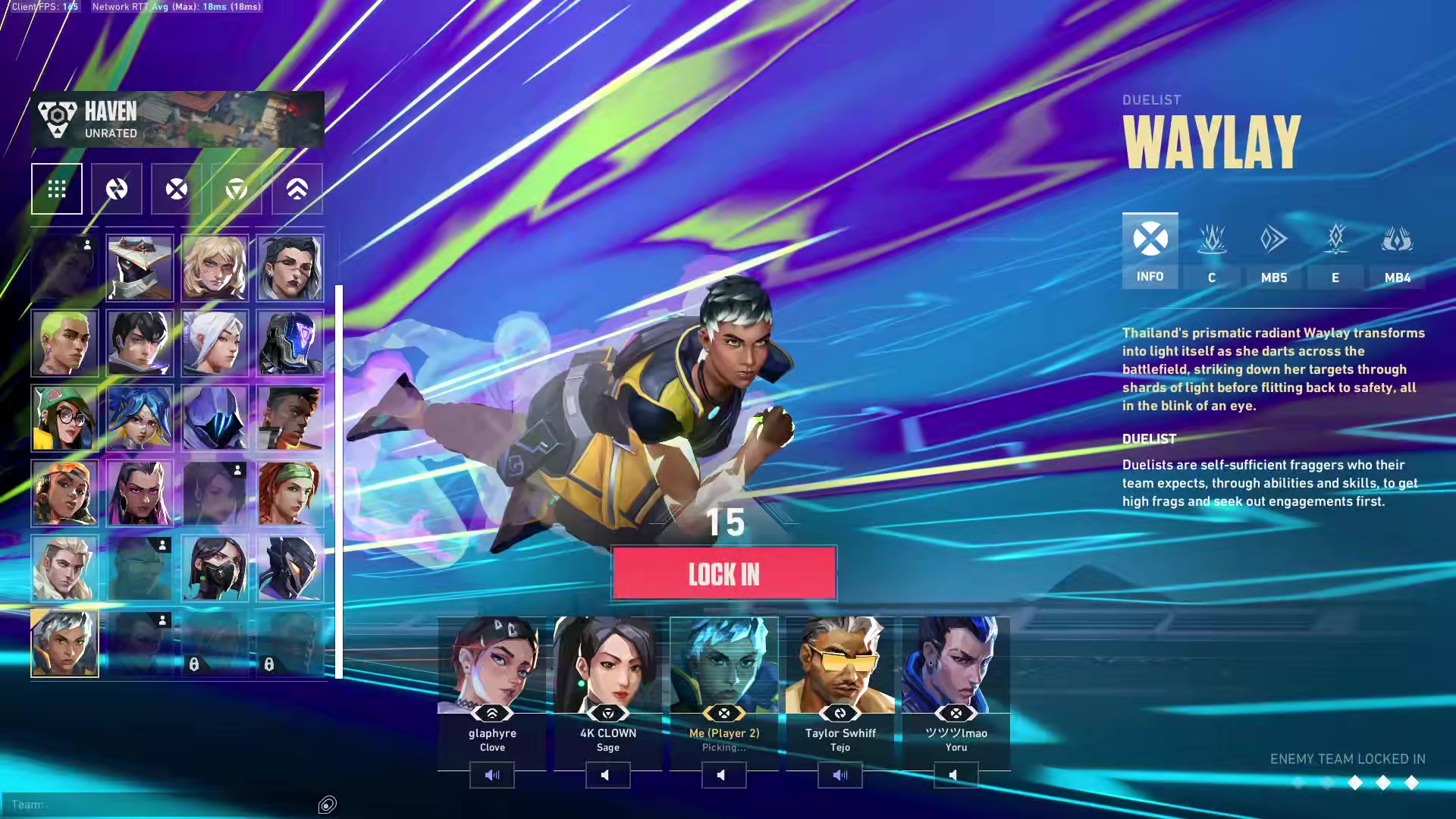Image resolution: width=1456 pixels, height=819 pixels.
Task: Show all agents with the grid filter
Action: click(x=57, y=189)
